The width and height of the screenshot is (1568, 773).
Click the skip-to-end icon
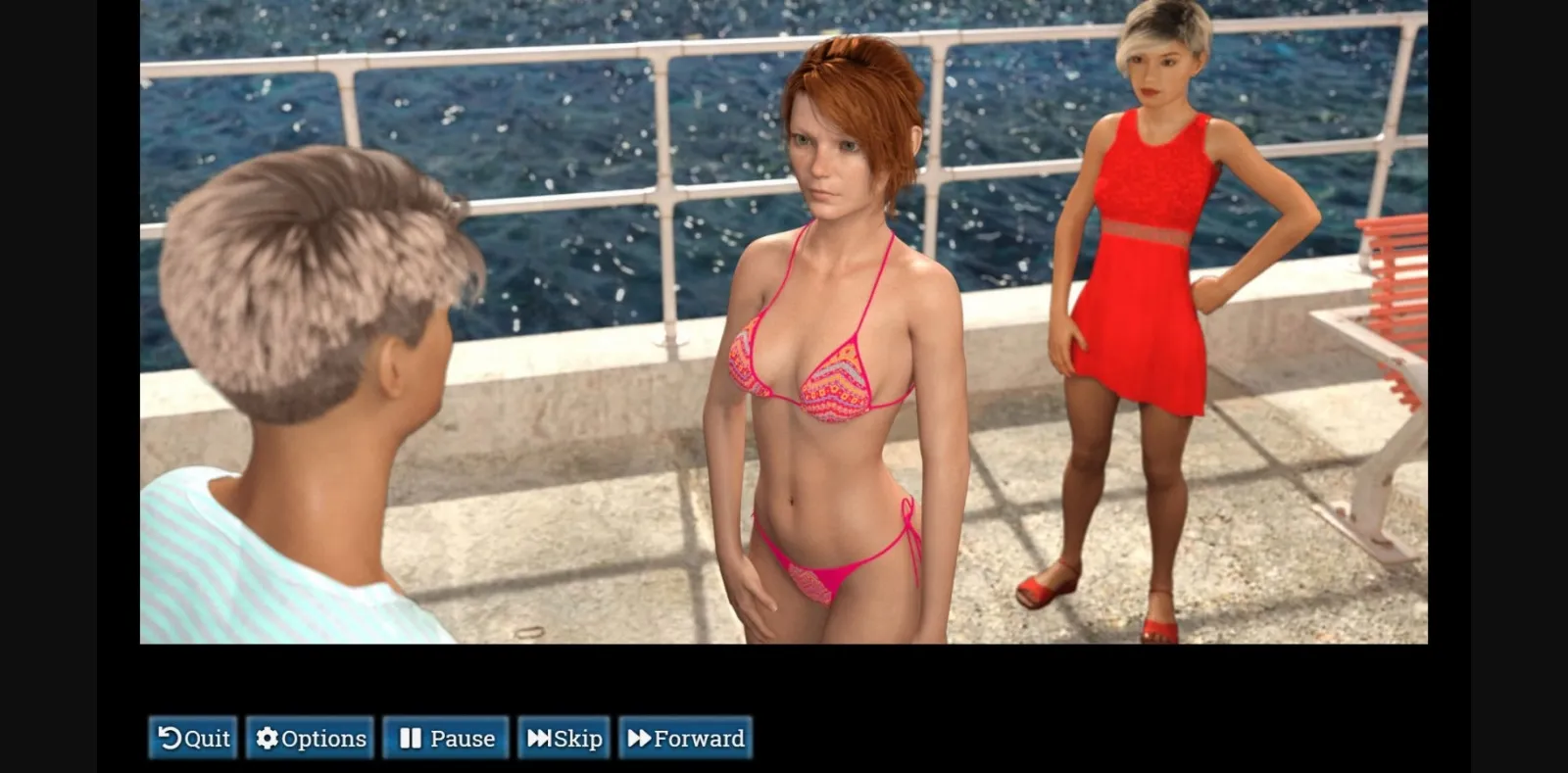[537, 738]
